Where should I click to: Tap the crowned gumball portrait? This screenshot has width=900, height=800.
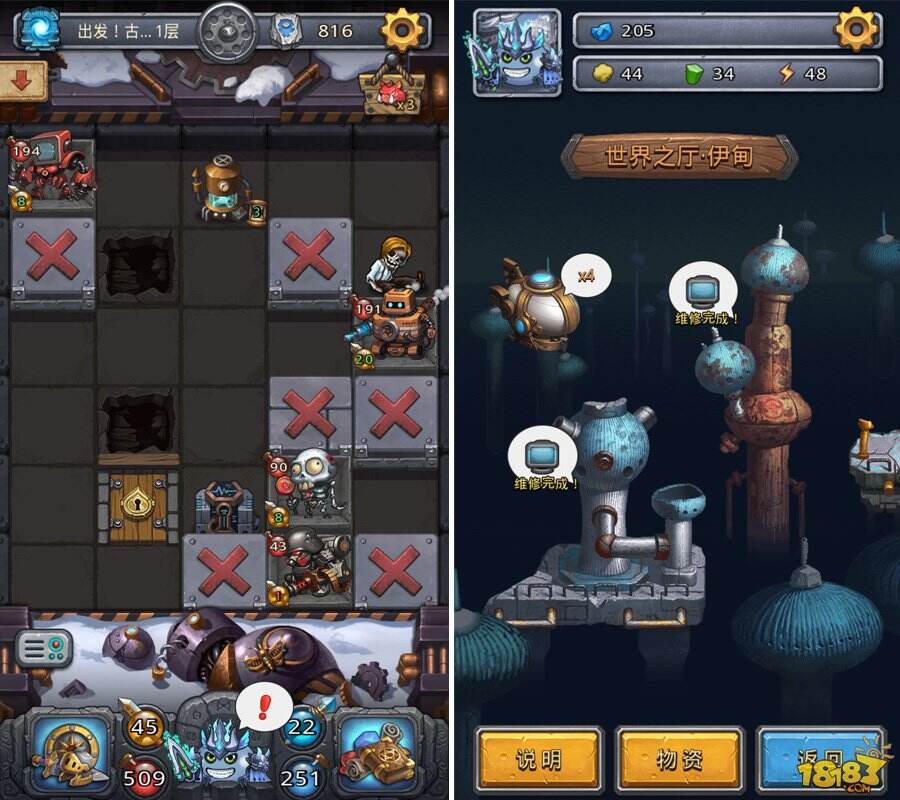516,52
